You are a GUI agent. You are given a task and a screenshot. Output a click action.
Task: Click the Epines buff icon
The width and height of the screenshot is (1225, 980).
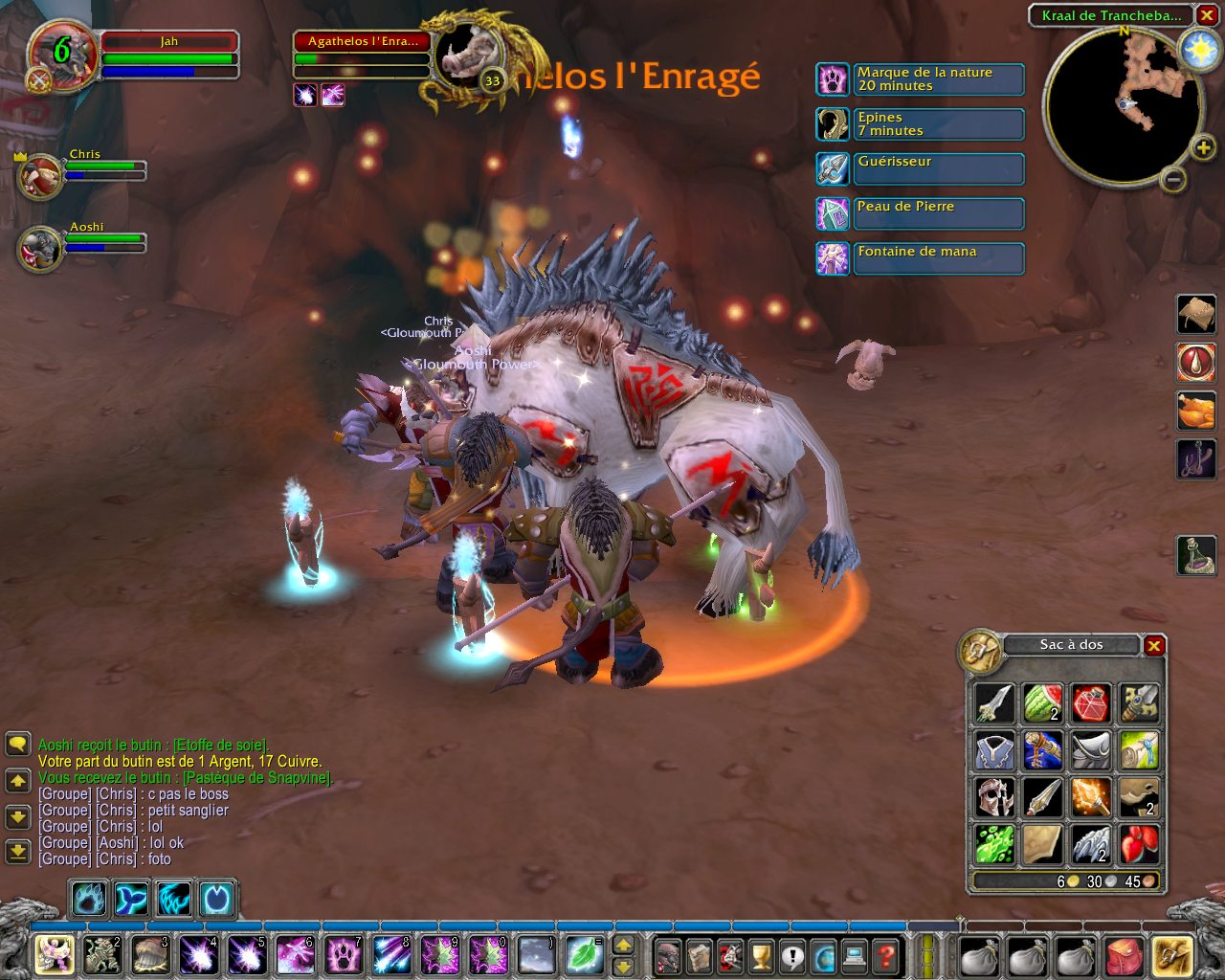click(x=833, y=124)
